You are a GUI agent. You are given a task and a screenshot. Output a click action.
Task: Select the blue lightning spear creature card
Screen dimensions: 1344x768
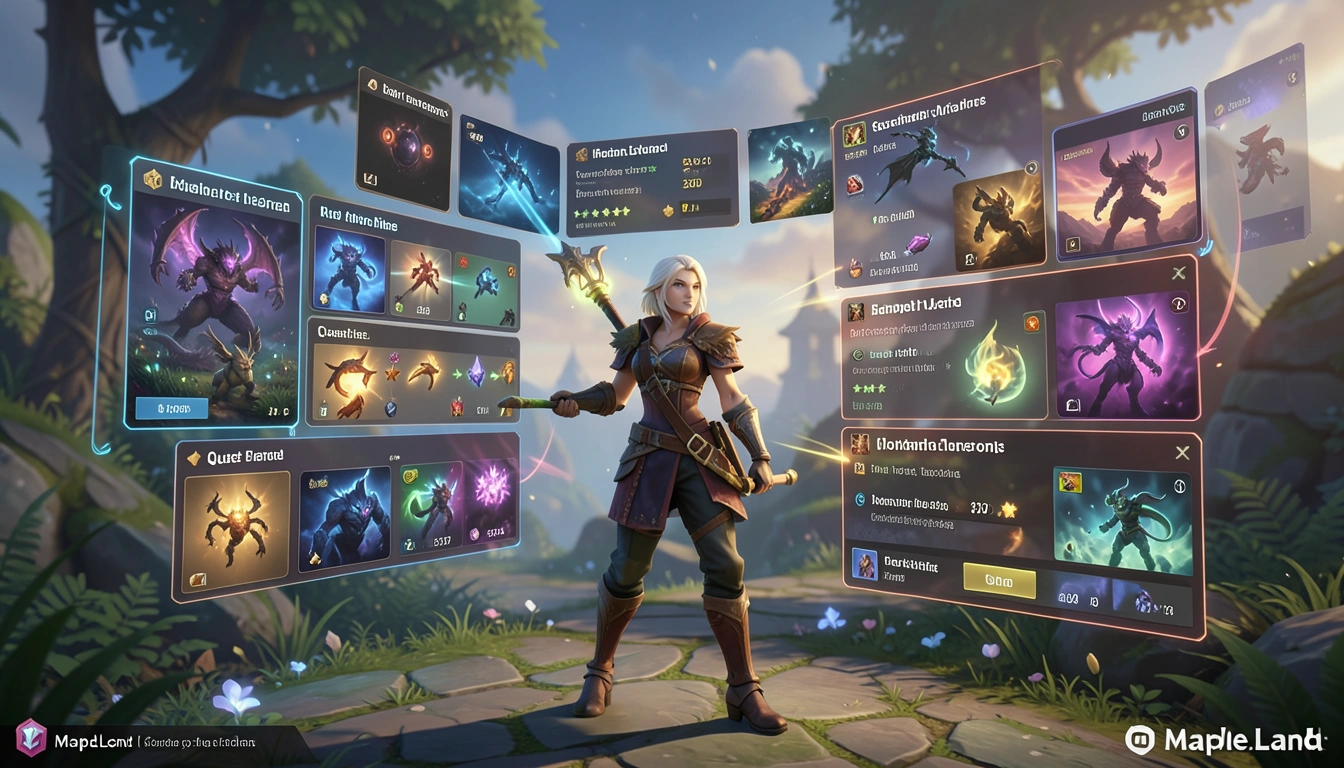508,170
